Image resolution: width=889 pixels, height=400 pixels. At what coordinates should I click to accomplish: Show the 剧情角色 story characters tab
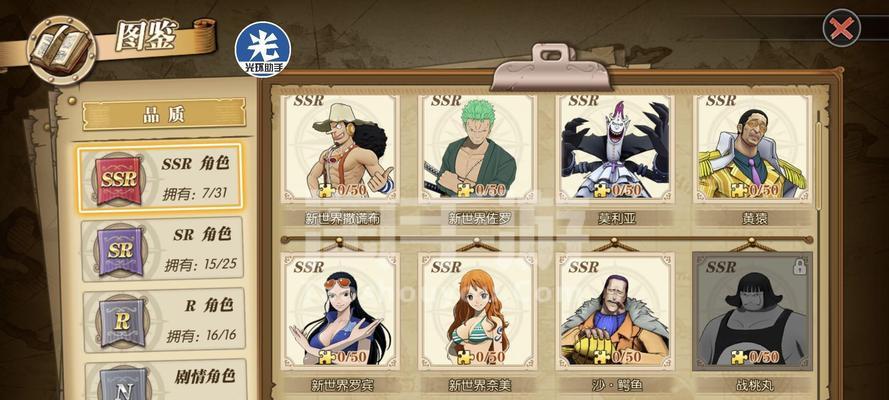[161, 382]
